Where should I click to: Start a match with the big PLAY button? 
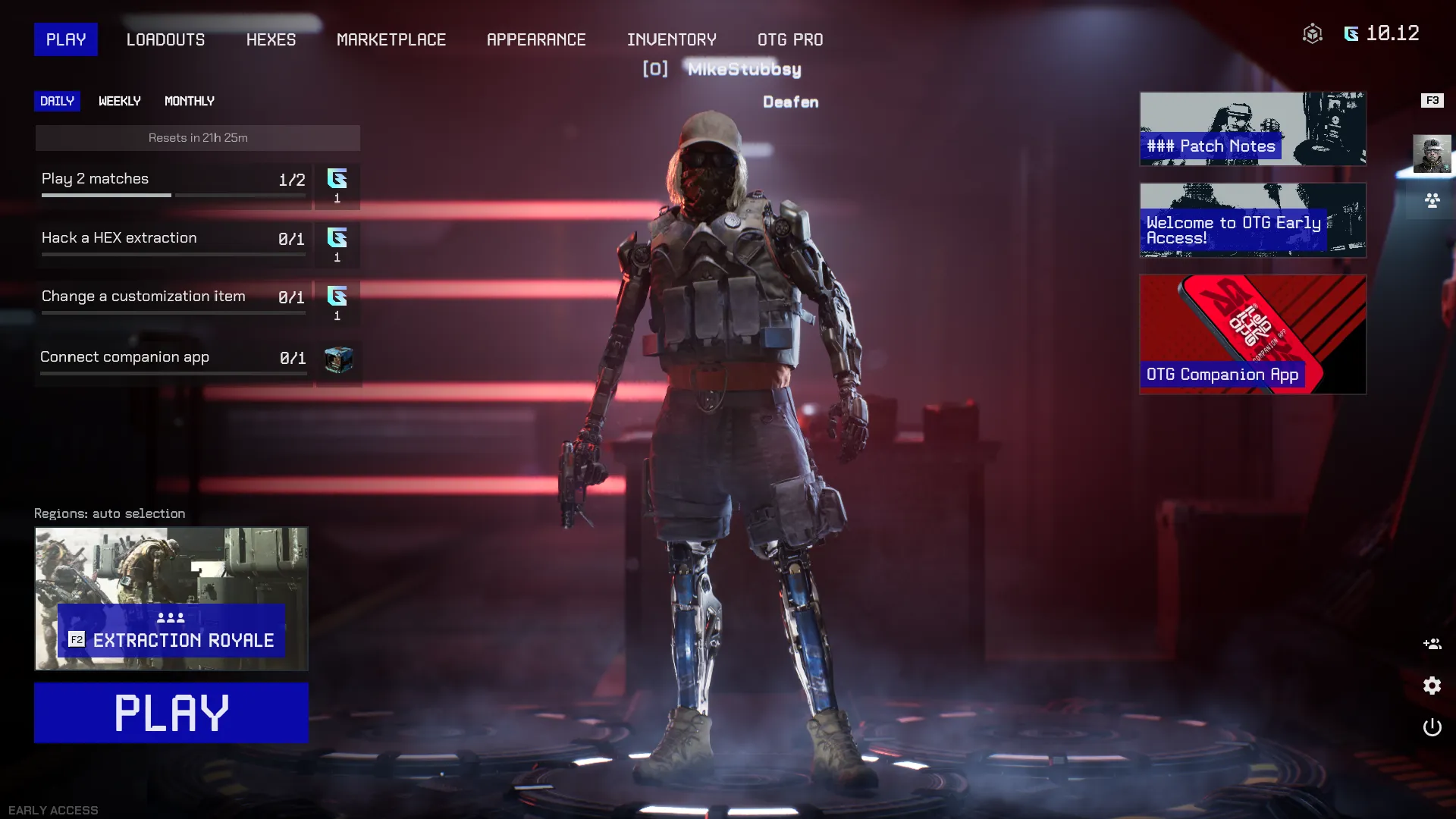pyautogui.click(x=171, y=712)
